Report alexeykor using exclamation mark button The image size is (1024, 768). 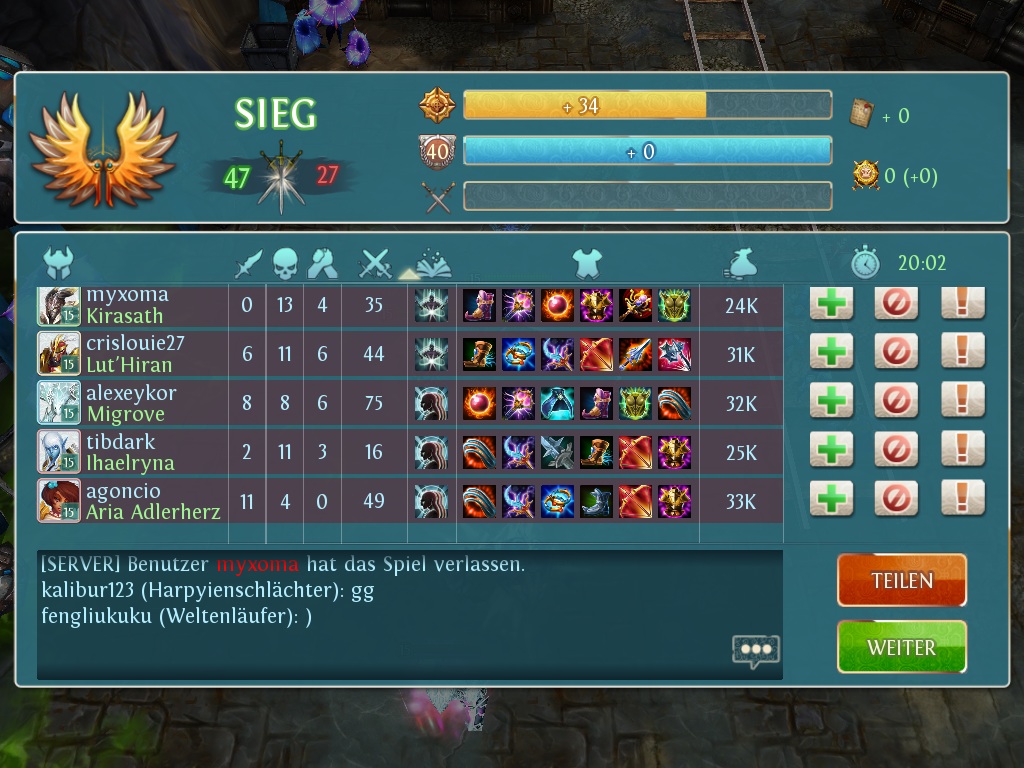click(962, 402)
